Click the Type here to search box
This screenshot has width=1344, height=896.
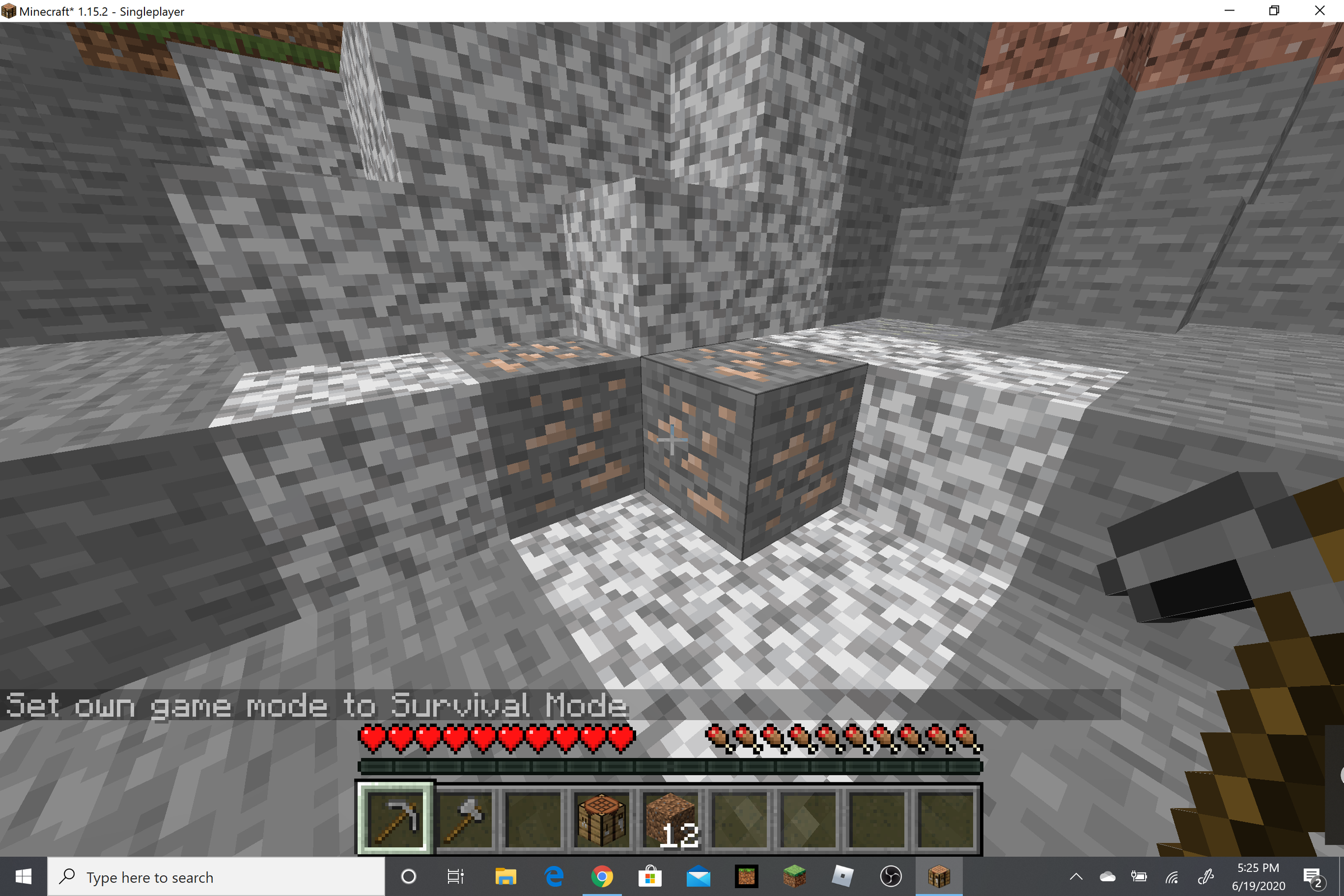(x=171, y=876)
